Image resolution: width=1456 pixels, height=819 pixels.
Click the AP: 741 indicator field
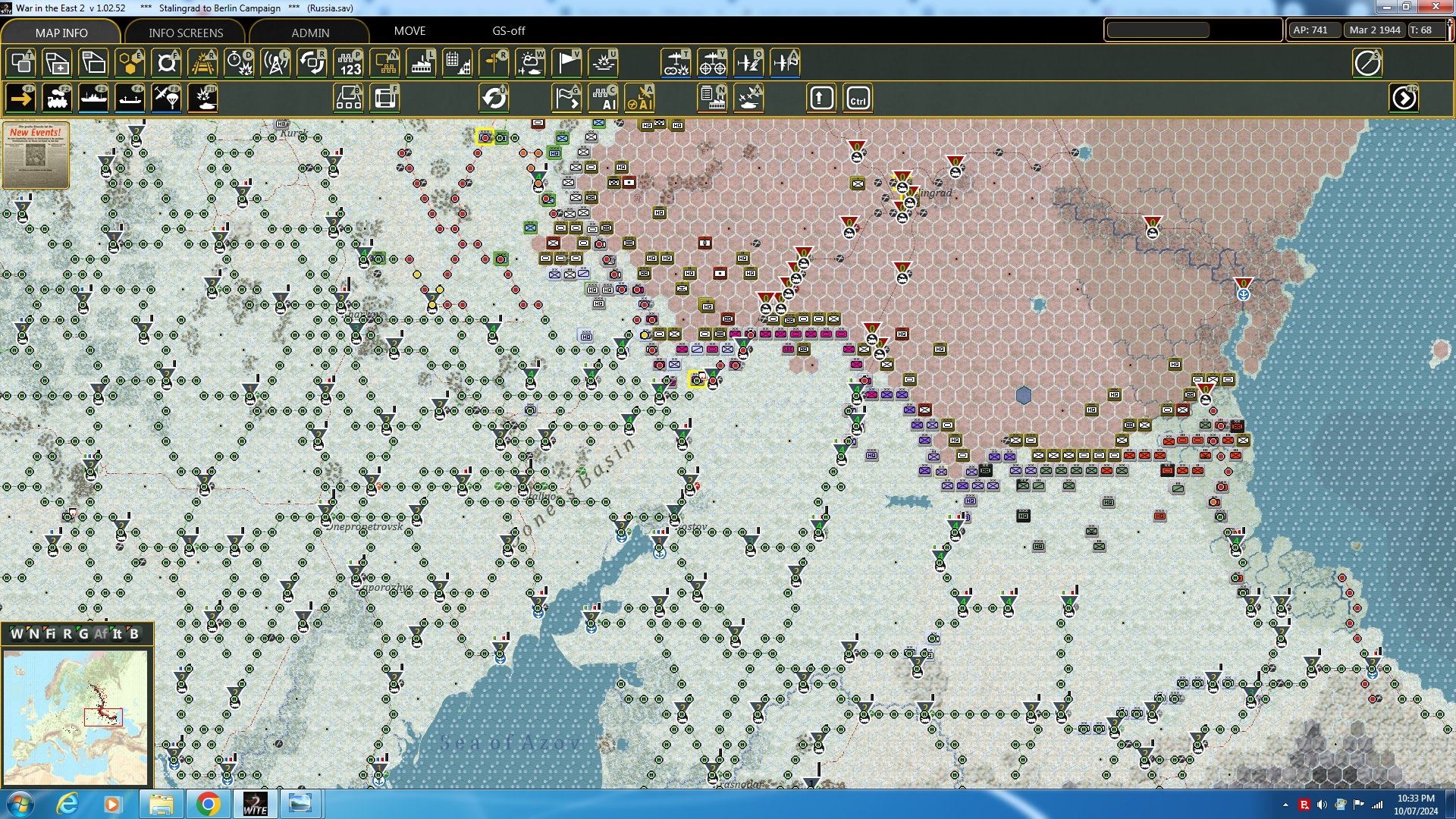[1313, 30]
